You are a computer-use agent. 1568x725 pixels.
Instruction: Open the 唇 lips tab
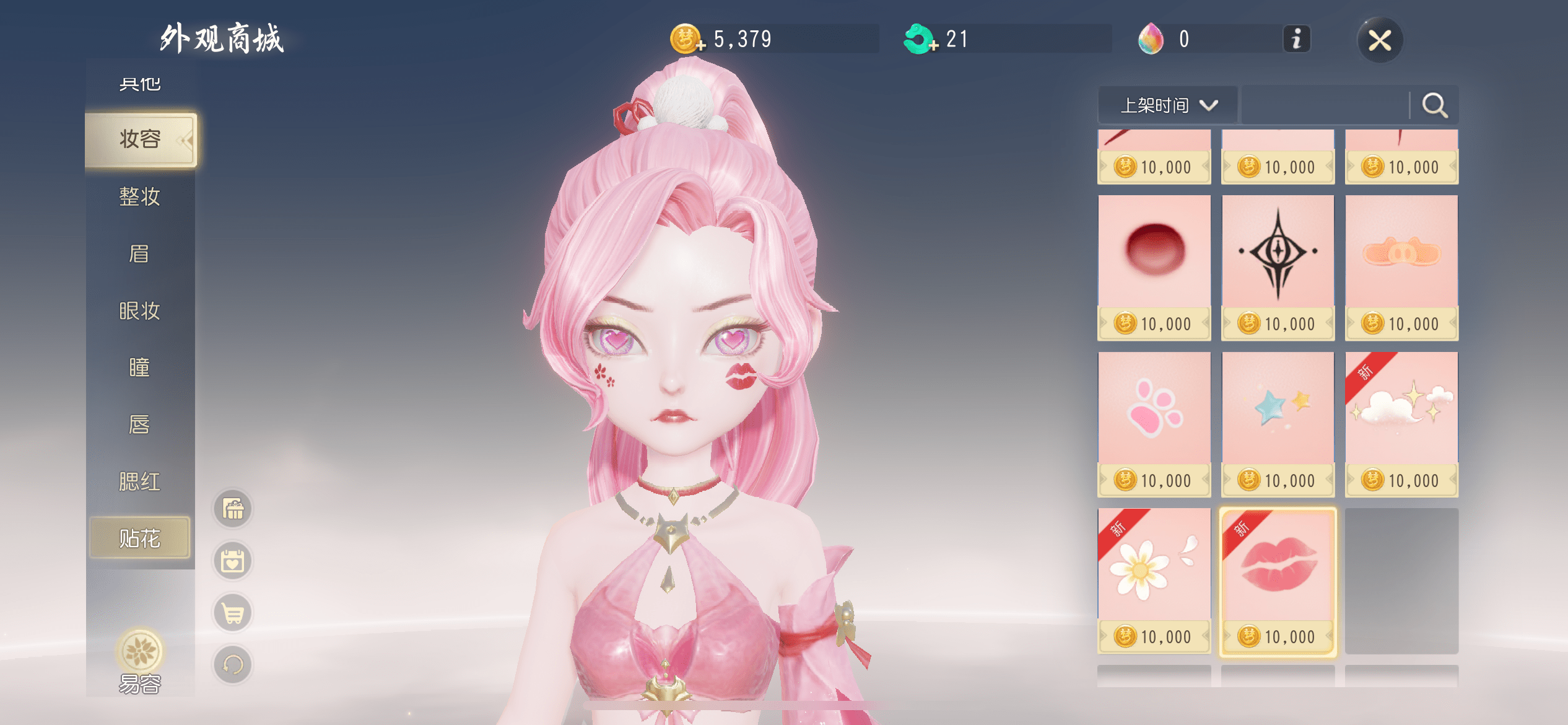coord(140,425)
